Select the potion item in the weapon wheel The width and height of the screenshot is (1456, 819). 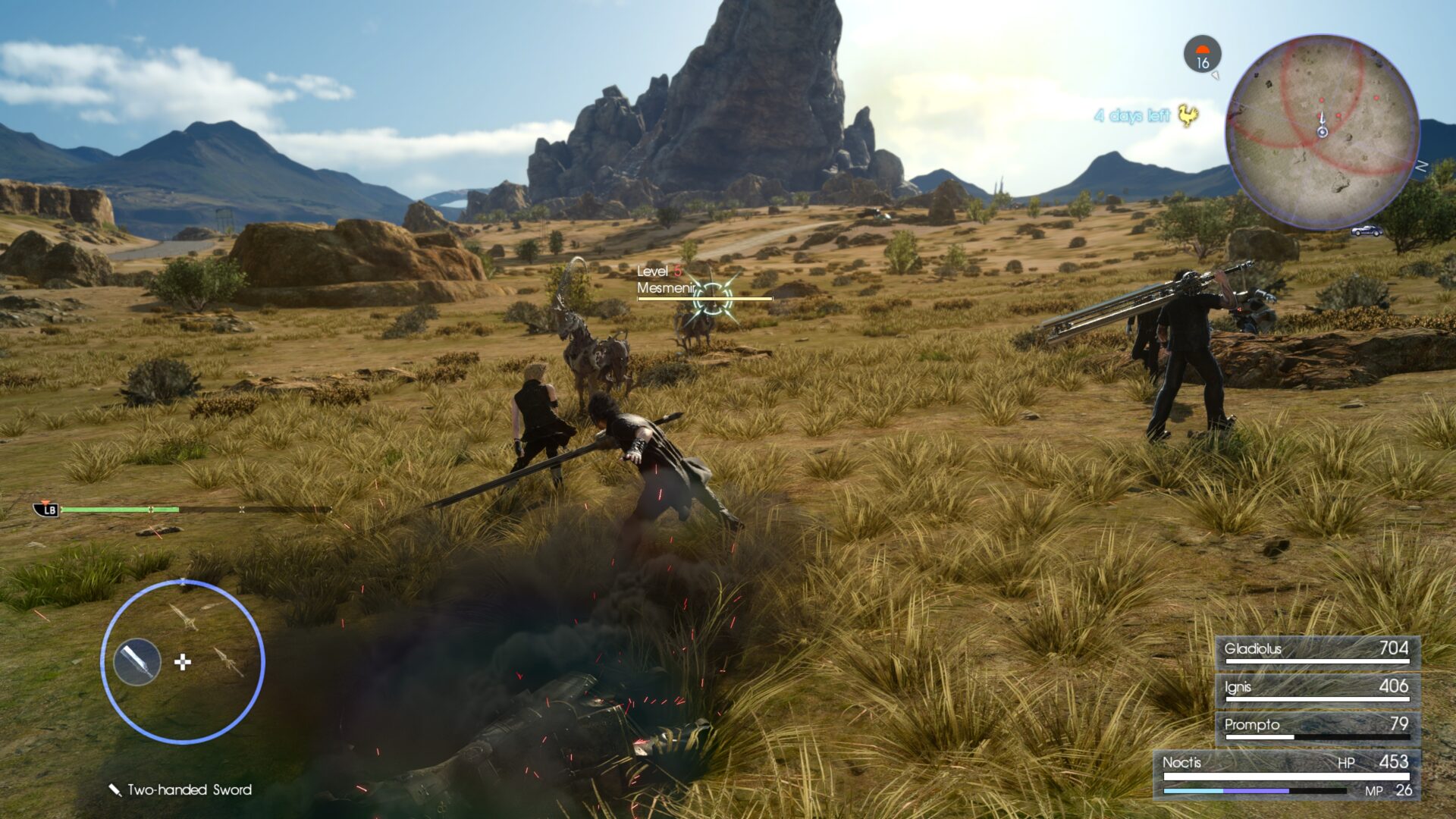click(x=137, y=662)
